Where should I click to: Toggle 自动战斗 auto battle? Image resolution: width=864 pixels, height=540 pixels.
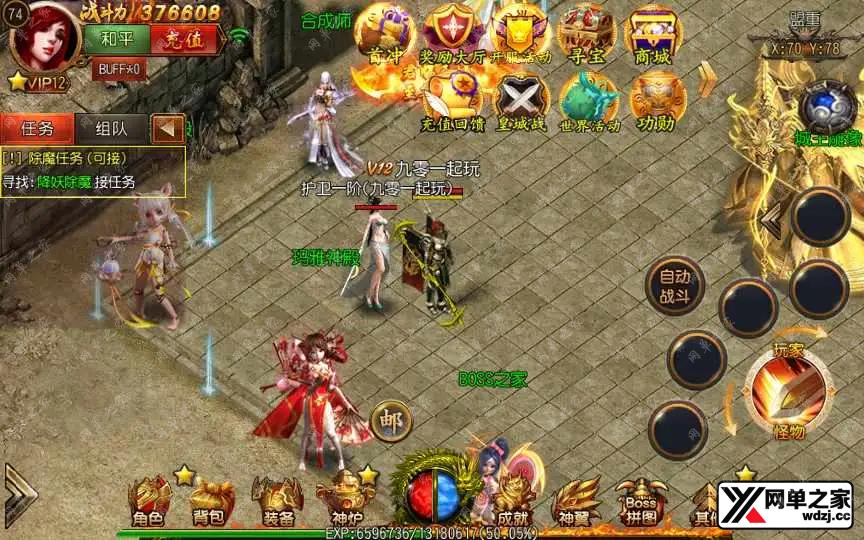675,284
